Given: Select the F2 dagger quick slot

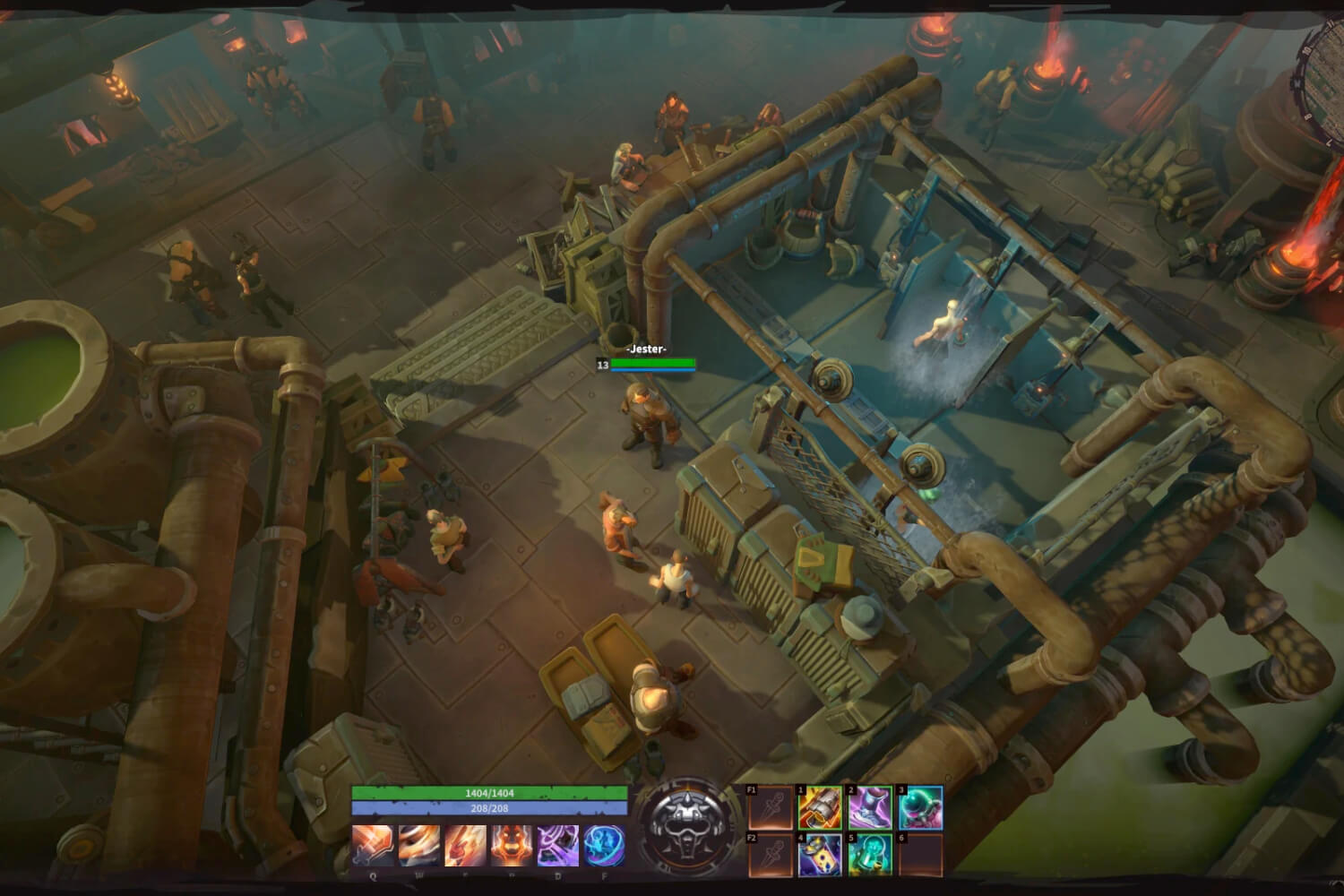Looking at the screenshot, I should pyautogui.click(x=771, y=853).
